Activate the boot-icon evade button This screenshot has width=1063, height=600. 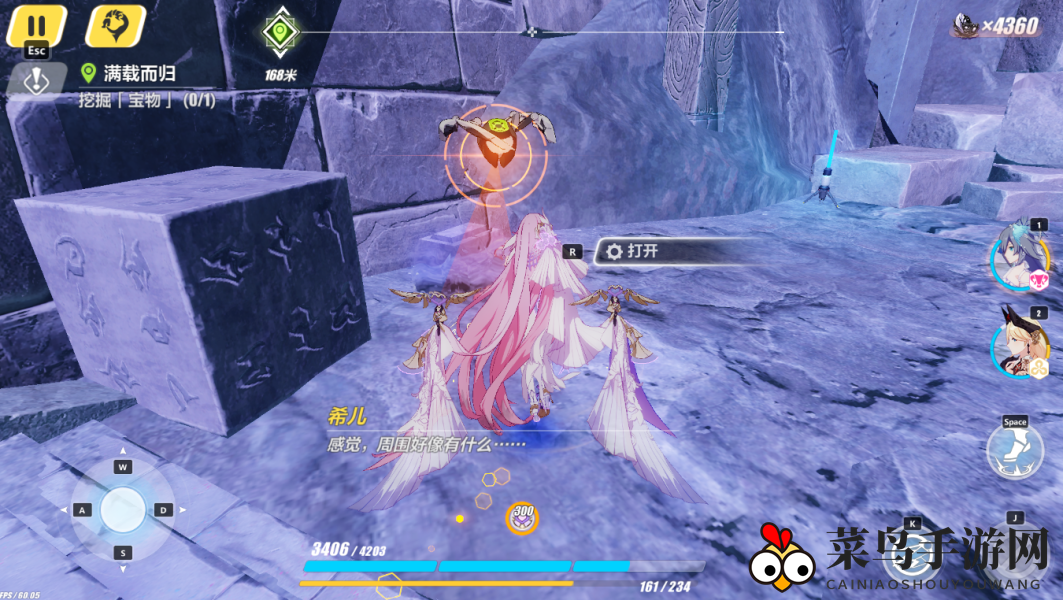pyautogui.click(x=1014, y=452)
